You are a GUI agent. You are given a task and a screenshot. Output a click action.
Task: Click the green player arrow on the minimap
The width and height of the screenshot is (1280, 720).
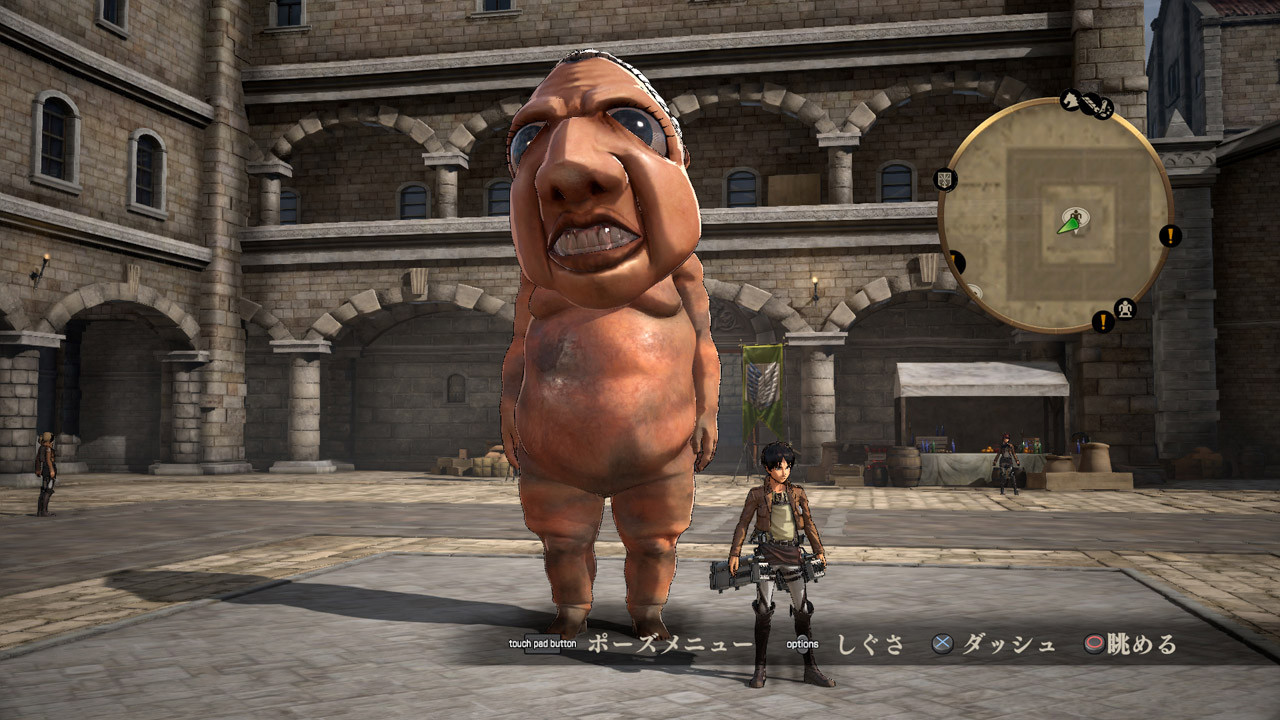(x=1068, y=225)
